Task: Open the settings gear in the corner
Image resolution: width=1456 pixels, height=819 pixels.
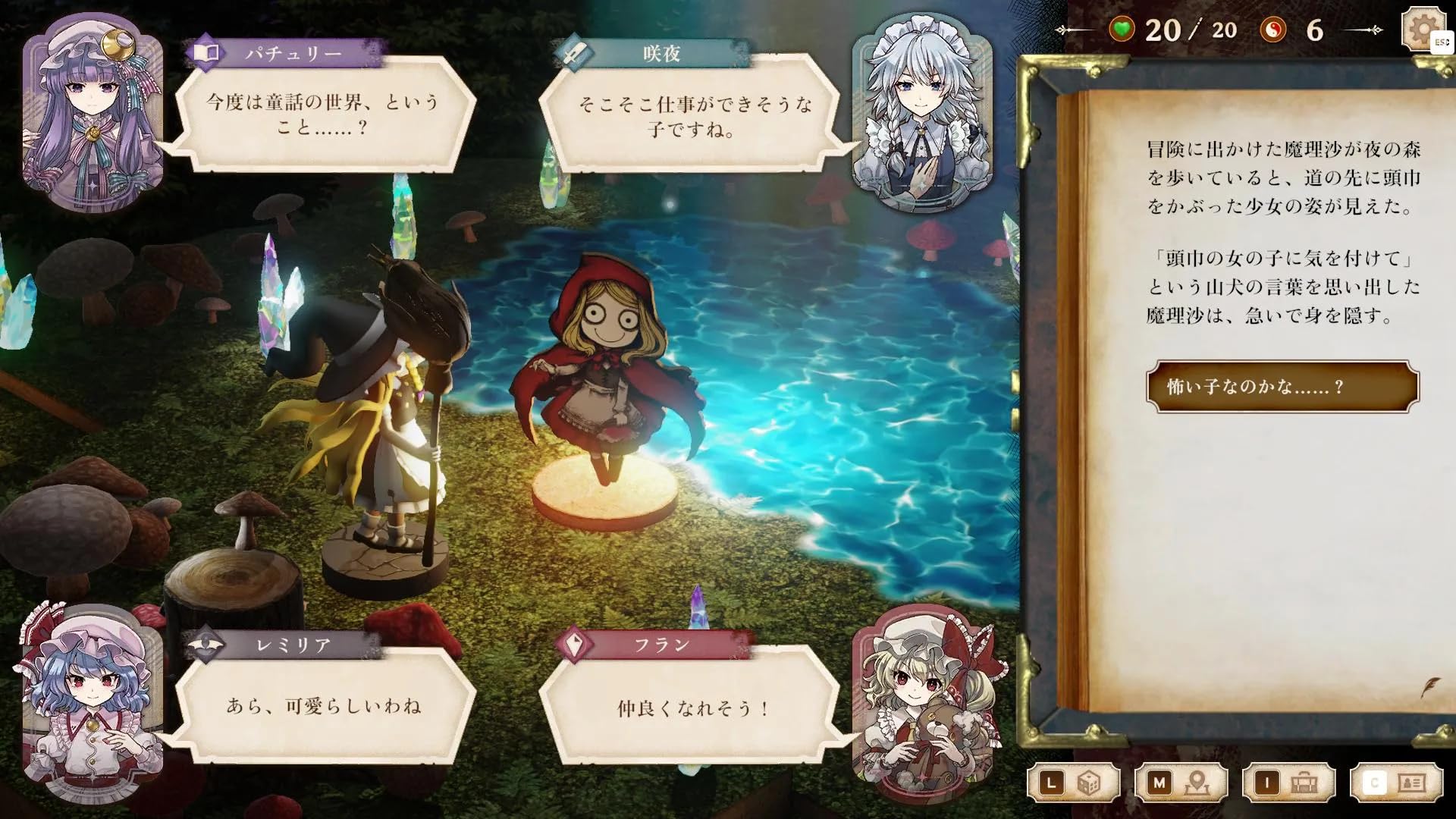Action: click(x=1423, y=30)
